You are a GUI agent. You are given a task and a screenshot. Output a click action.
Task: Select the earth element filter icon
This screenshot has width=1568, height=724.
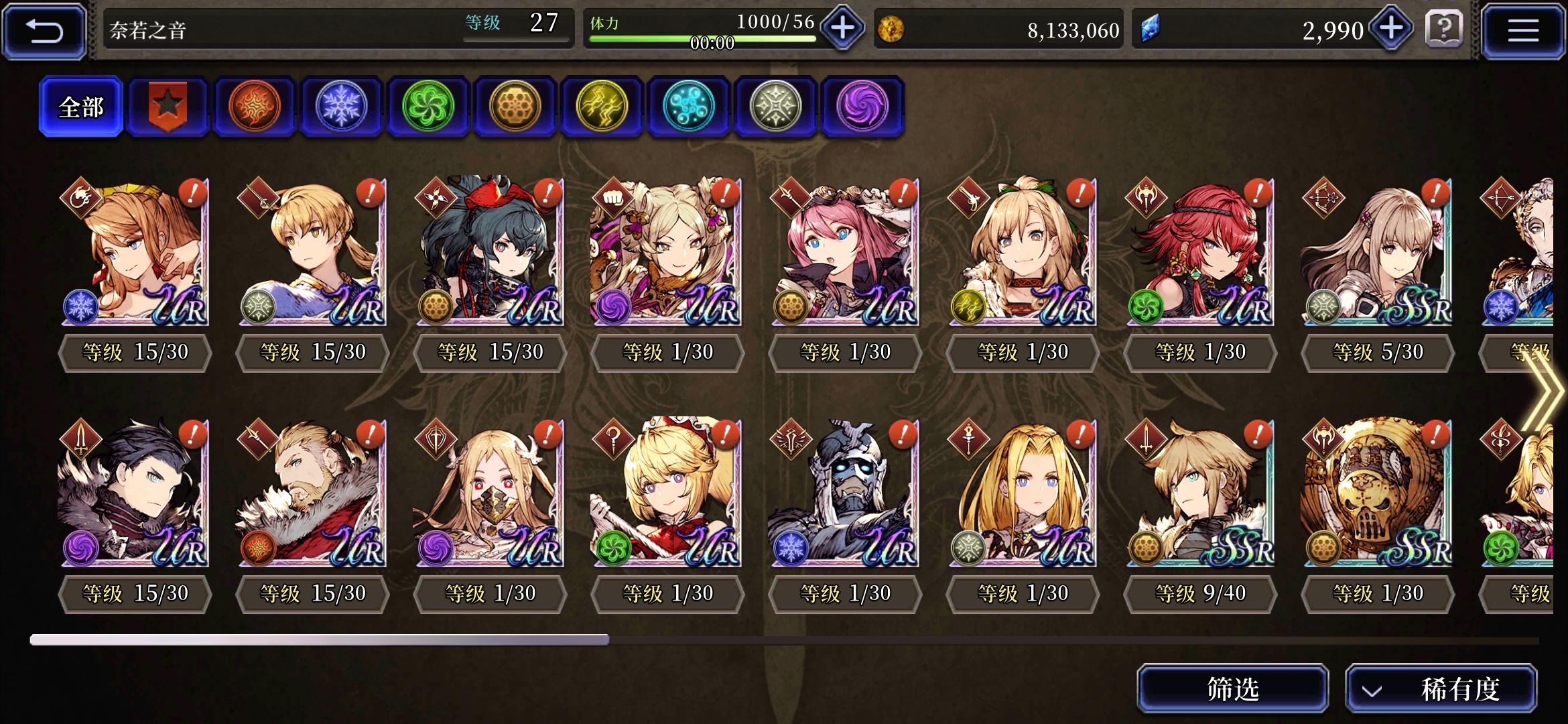pyautogui.click(x=515, y=107)
